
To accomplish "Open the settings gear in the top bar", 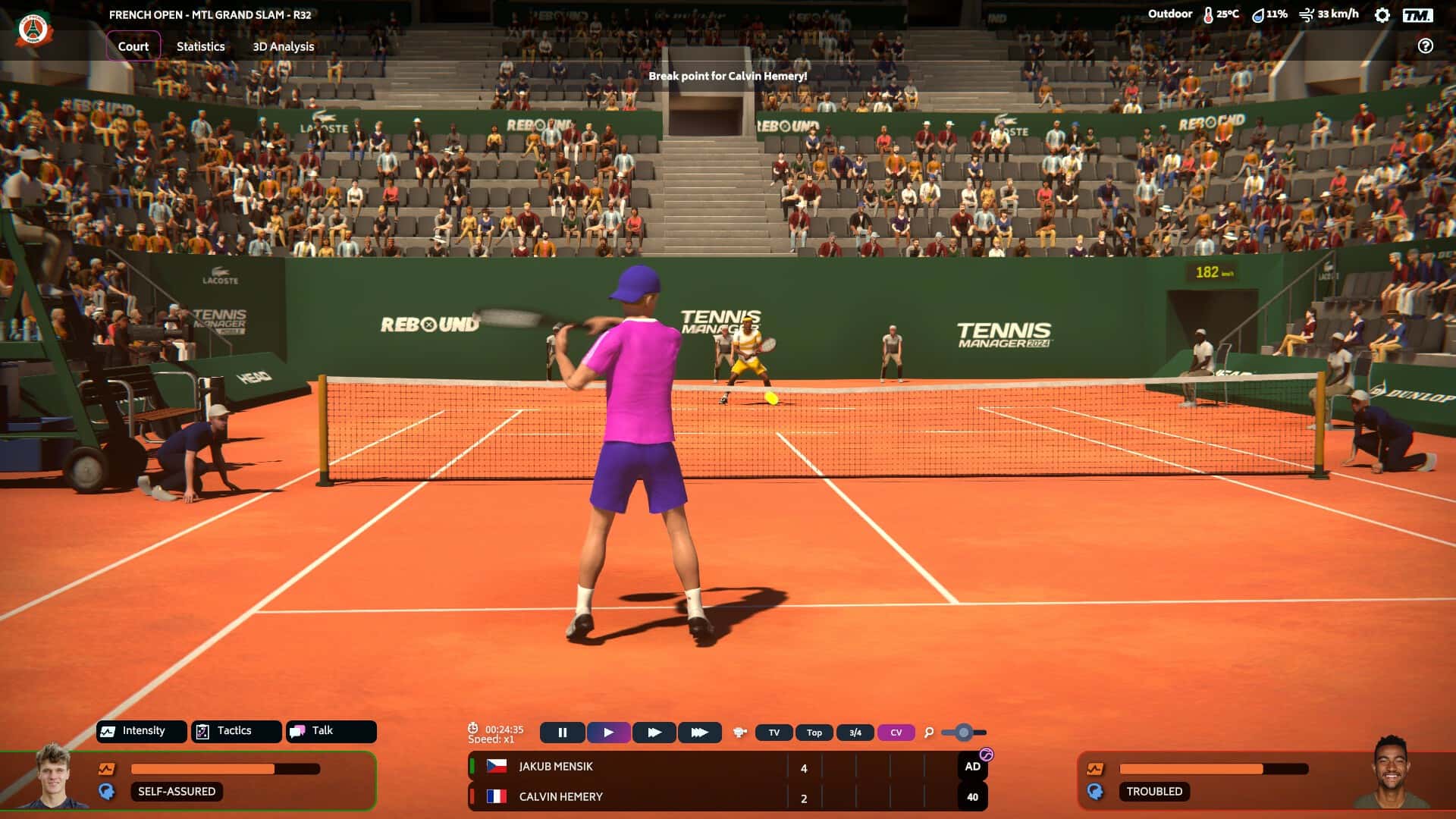I will click(x=1382, y=14).
